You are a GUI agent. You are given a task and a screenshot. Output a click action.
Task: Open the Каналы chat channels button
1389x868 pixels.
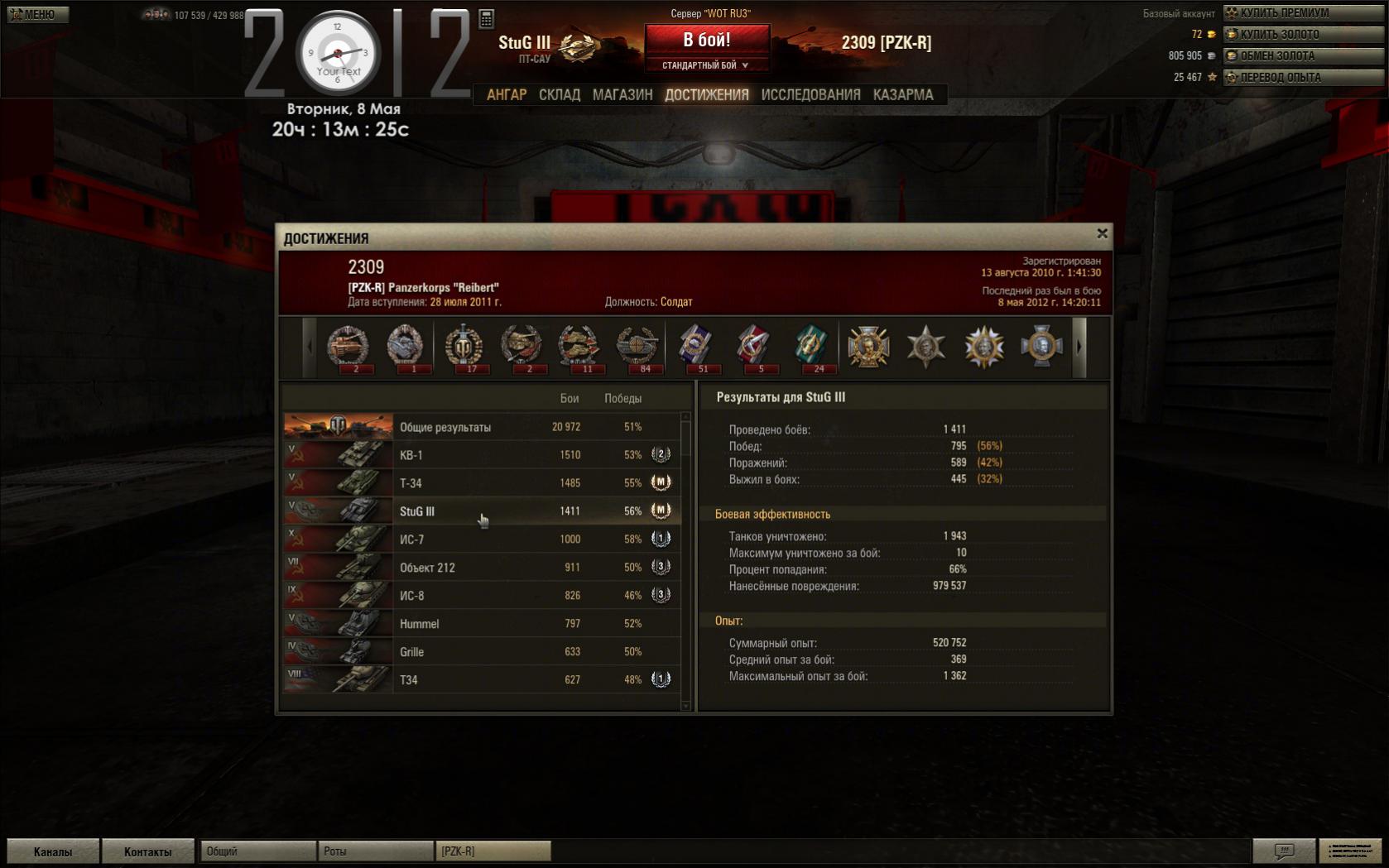[x=53, y=851]
